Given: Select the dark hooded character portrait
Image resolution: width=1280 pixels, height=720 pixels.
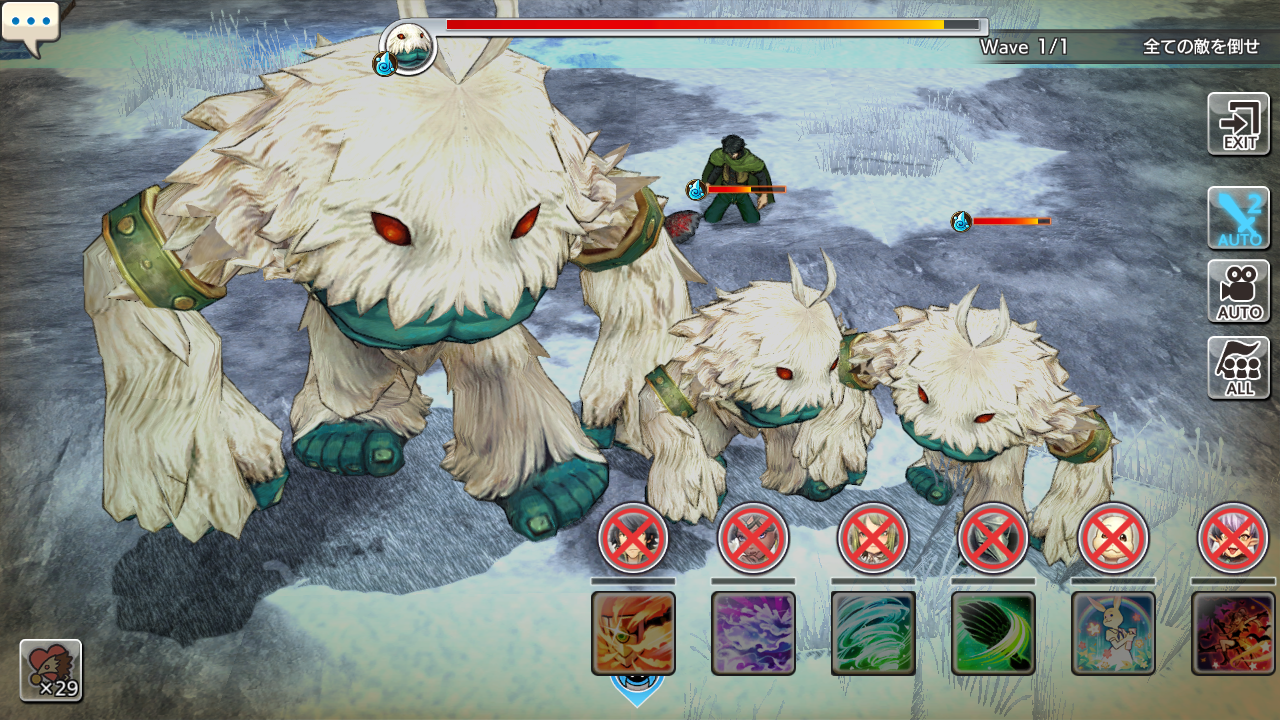Looking at the screenshot, I should 993,538.
